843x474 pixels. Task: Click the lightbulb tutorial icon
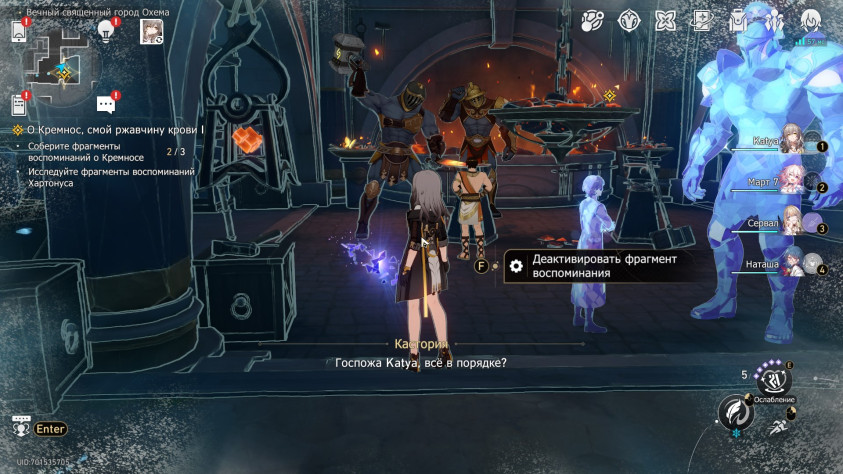[x=106, y=31]
